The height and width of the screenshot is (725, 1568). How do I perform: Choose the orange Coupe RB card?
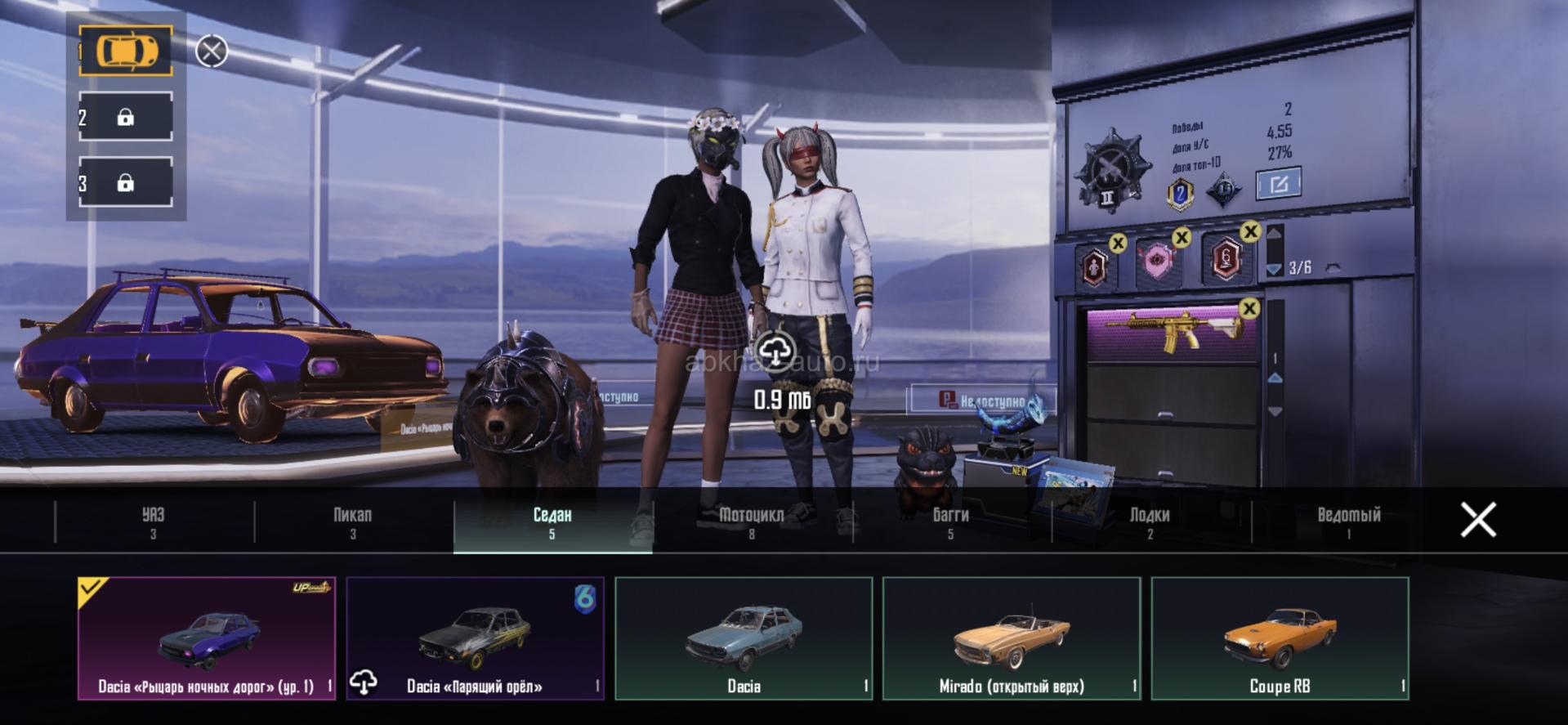point(1280,638)
